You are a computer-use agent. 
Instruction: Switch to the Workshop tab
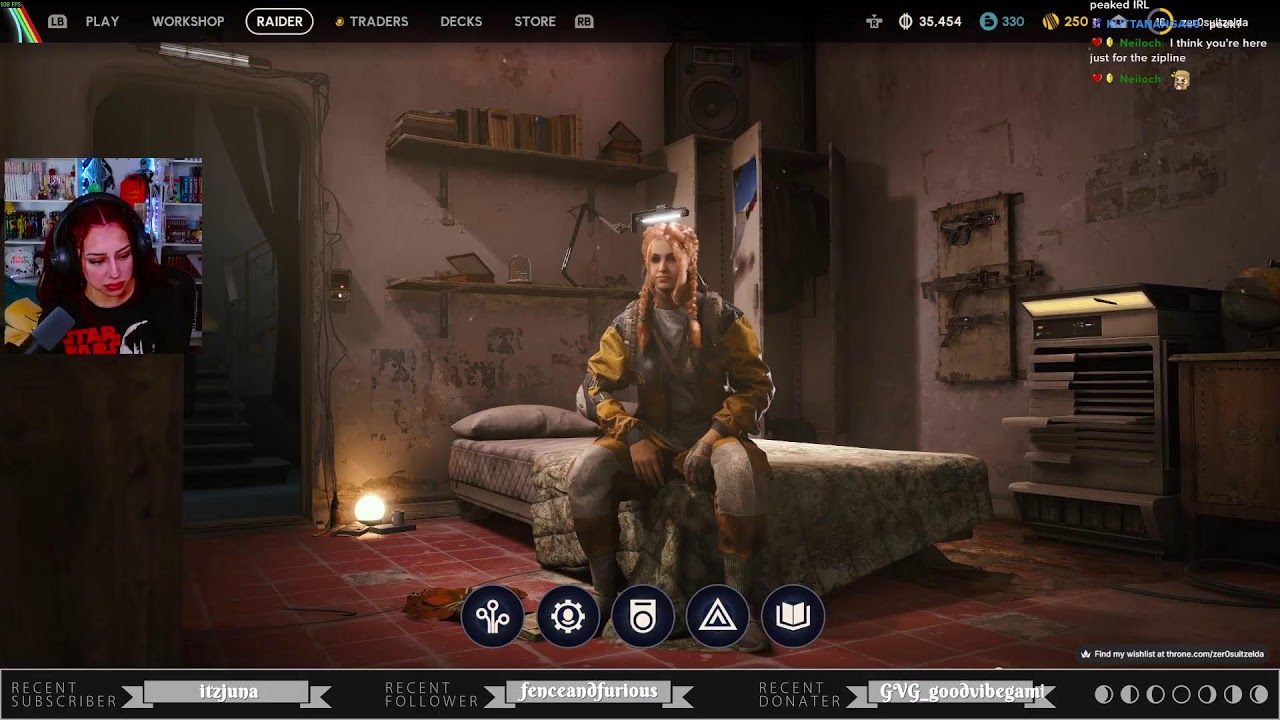pyautogui.click(x=188, y=21)
